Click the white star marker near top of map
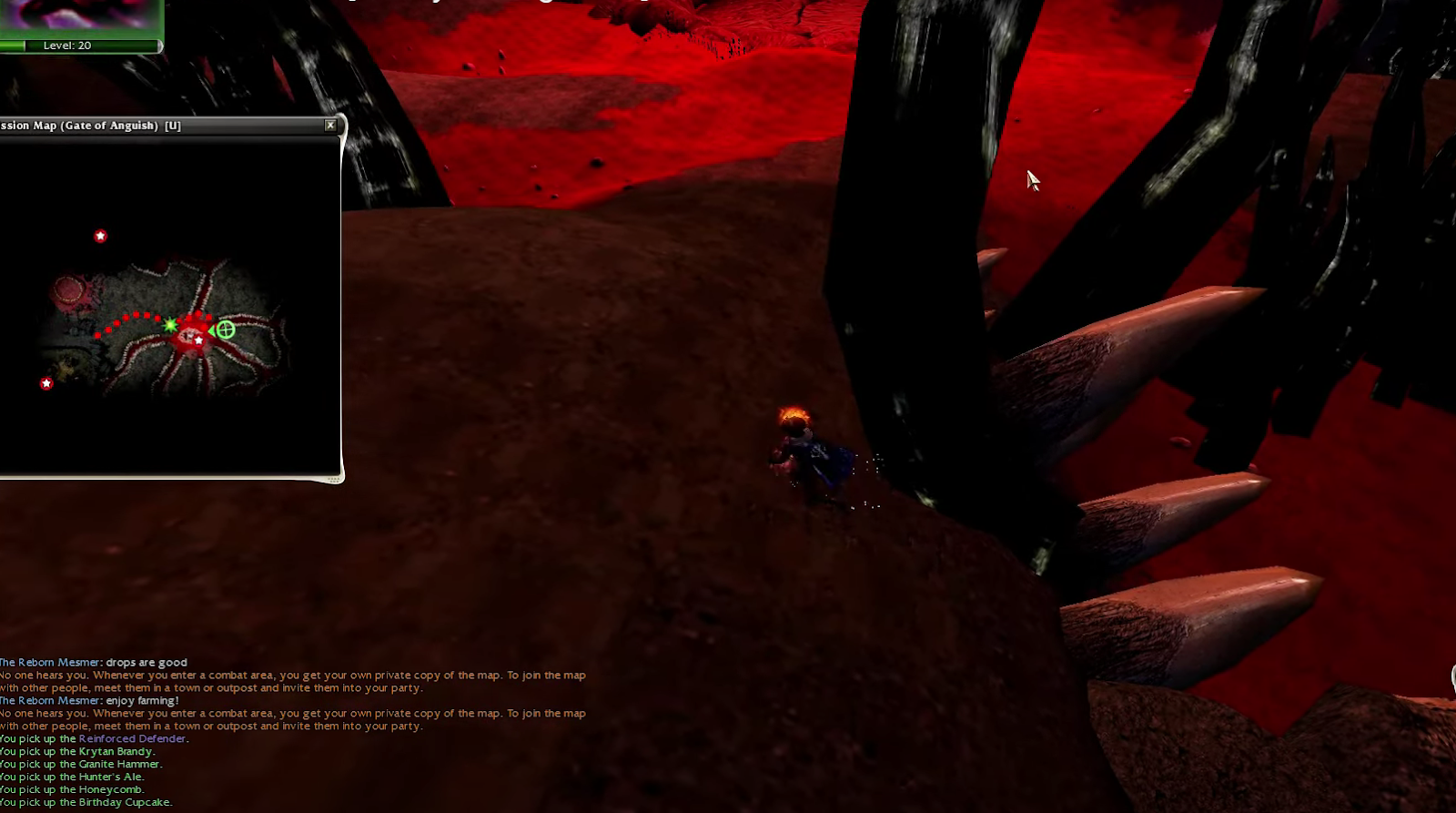The width and height of the screenshot is (1456, 813). (100, 235)
